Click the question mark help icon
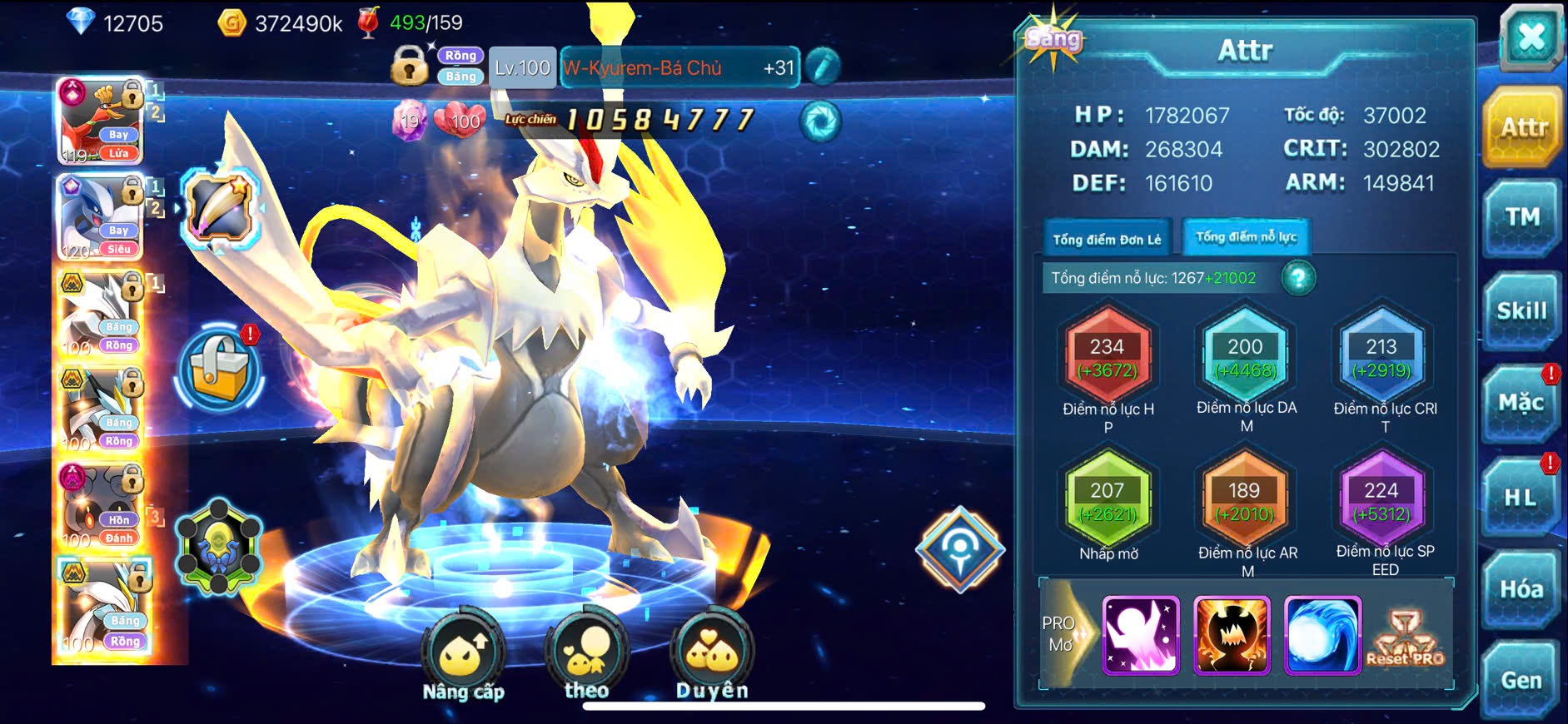Viewport: 1568px width, 724px height. tap(1298, 278)
